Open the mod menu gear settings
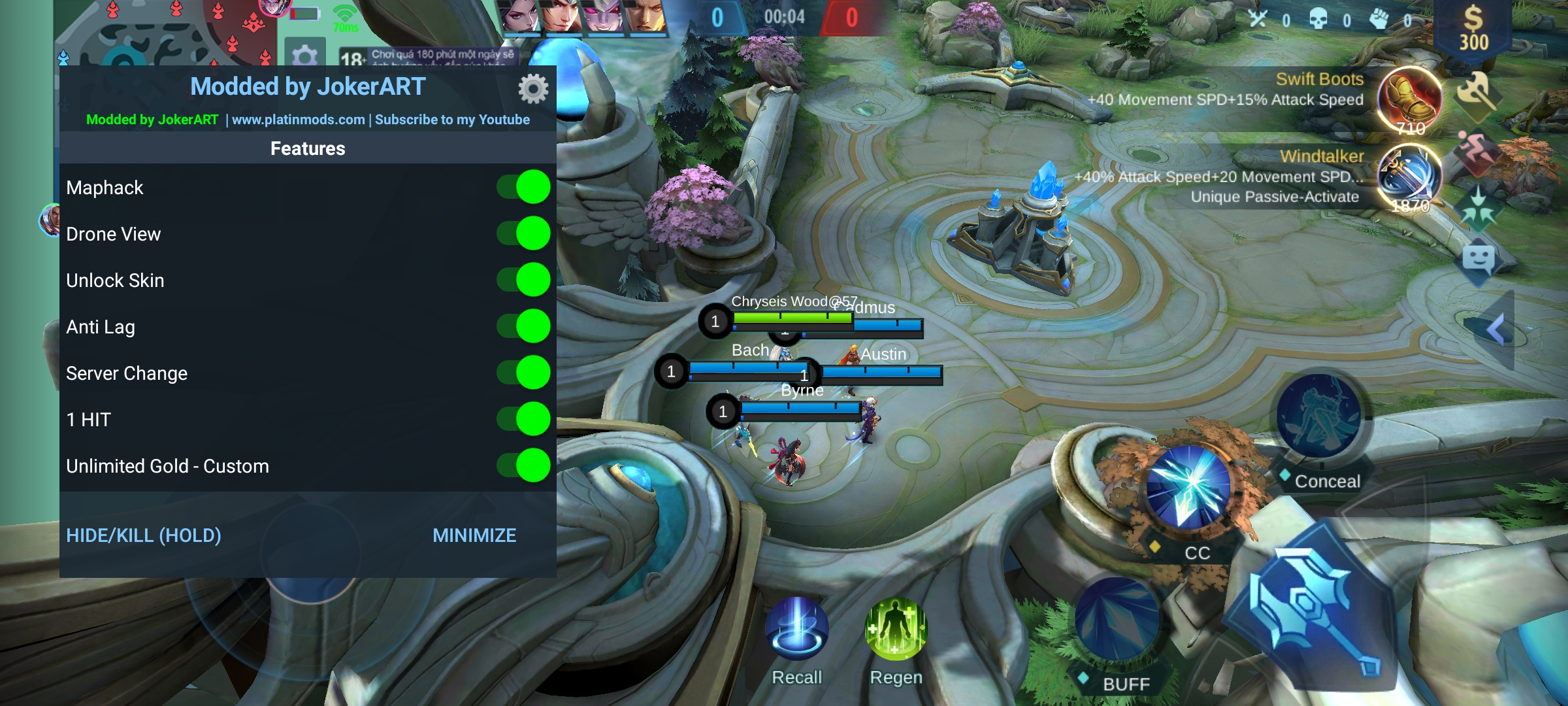 (x=533, y=89)
